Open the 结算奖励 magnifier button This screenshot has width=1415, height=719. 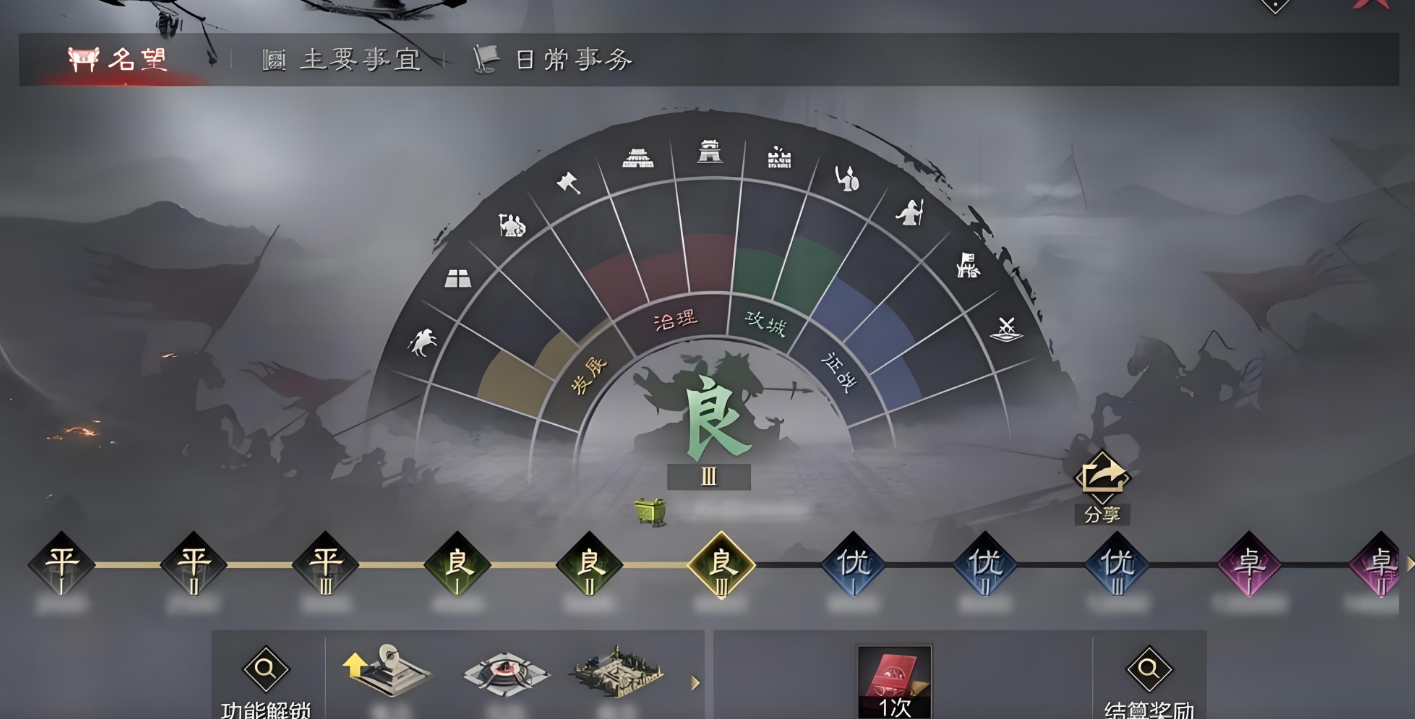[x=1148, y=670]
